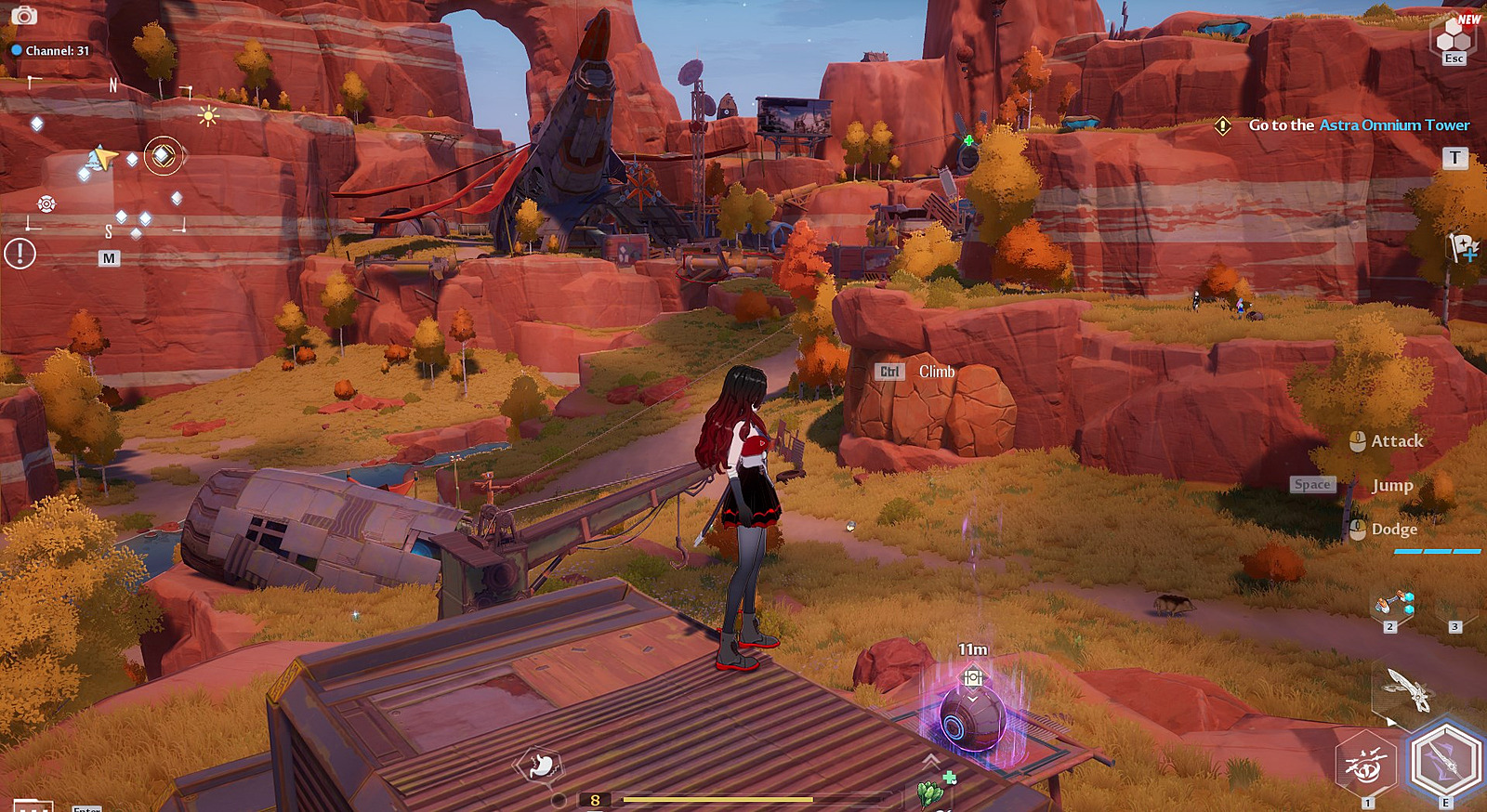
Task: Open the Astra Omnium Tower quest tracker
Action: click(1359, 124)
